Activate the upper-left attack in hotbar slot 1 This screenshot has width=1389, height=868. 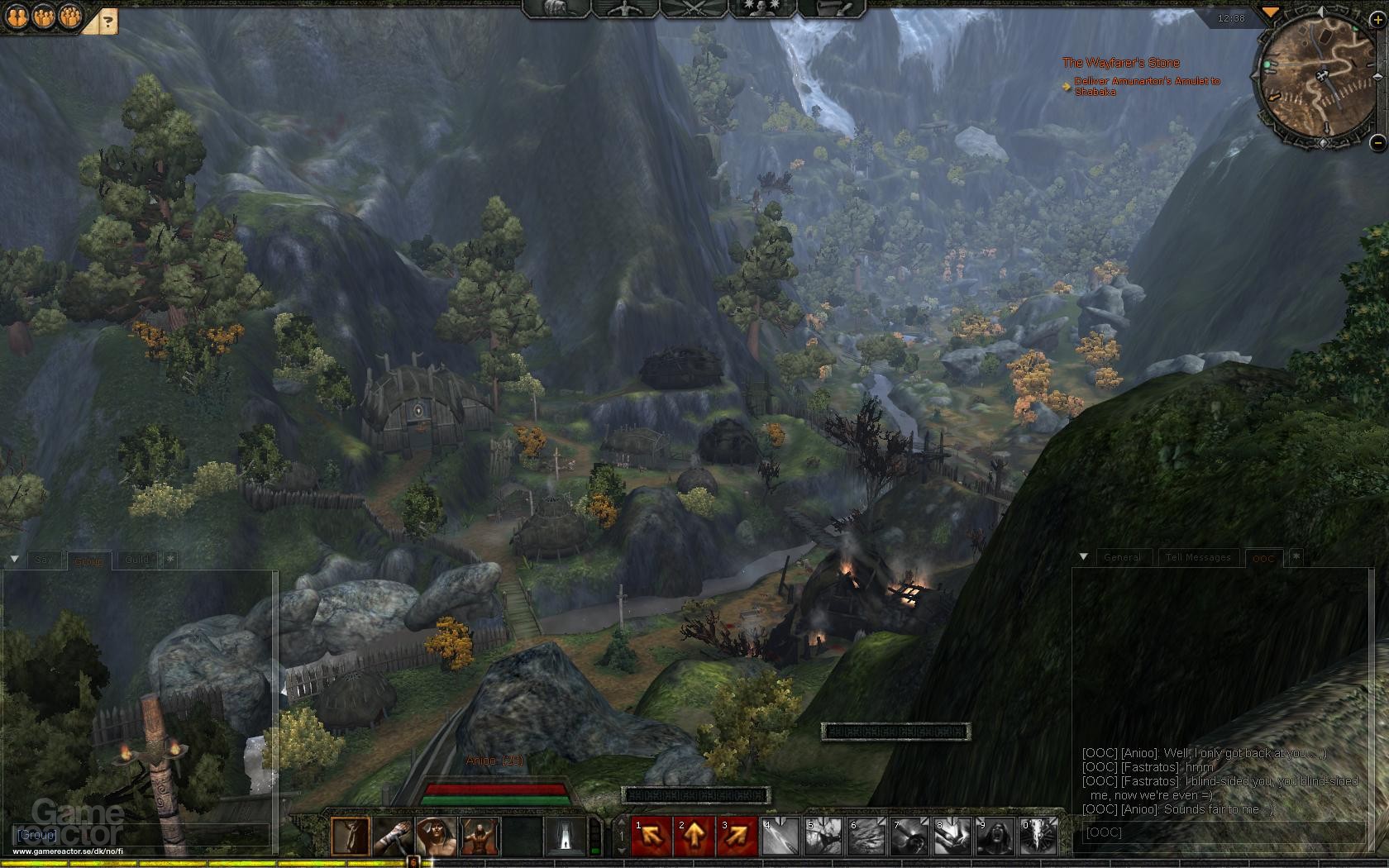pos(651,833)
